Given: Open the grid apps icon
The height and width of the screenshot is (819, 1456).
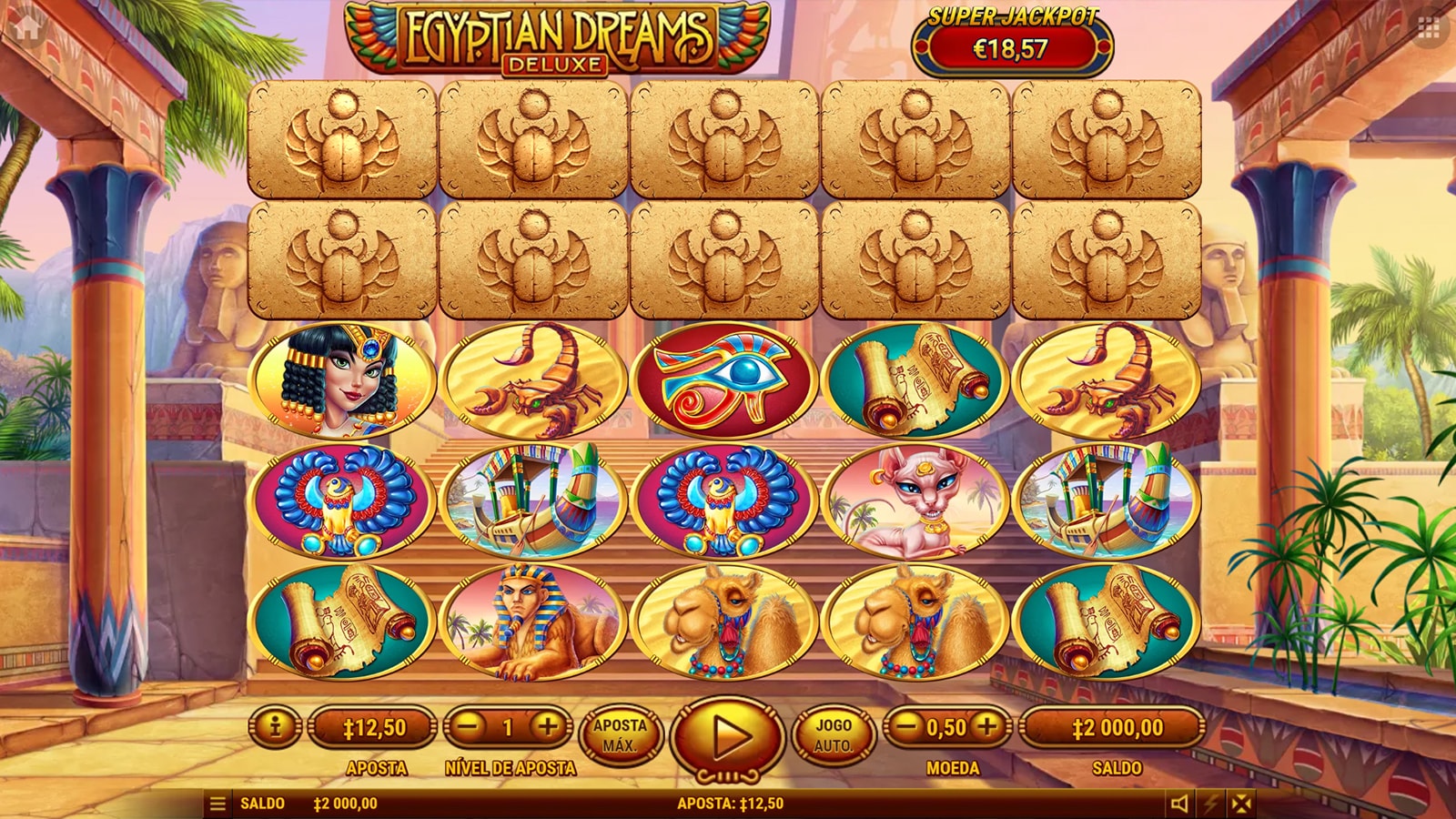Looking at the screenshot, I should coord(1429,28).
